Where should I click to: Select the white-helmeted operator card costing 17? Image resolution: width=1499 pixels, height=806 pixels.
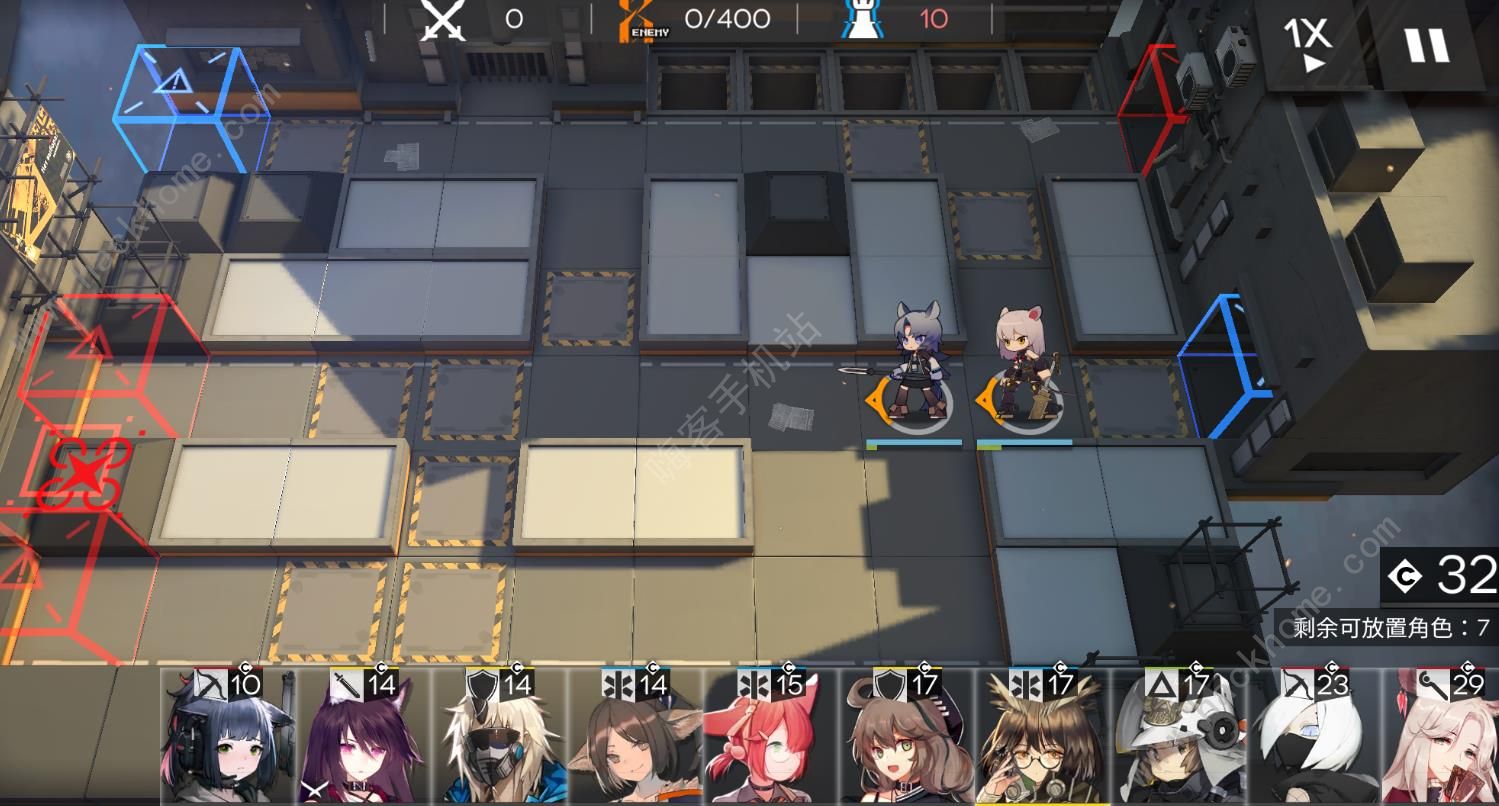click(1179, 738)
